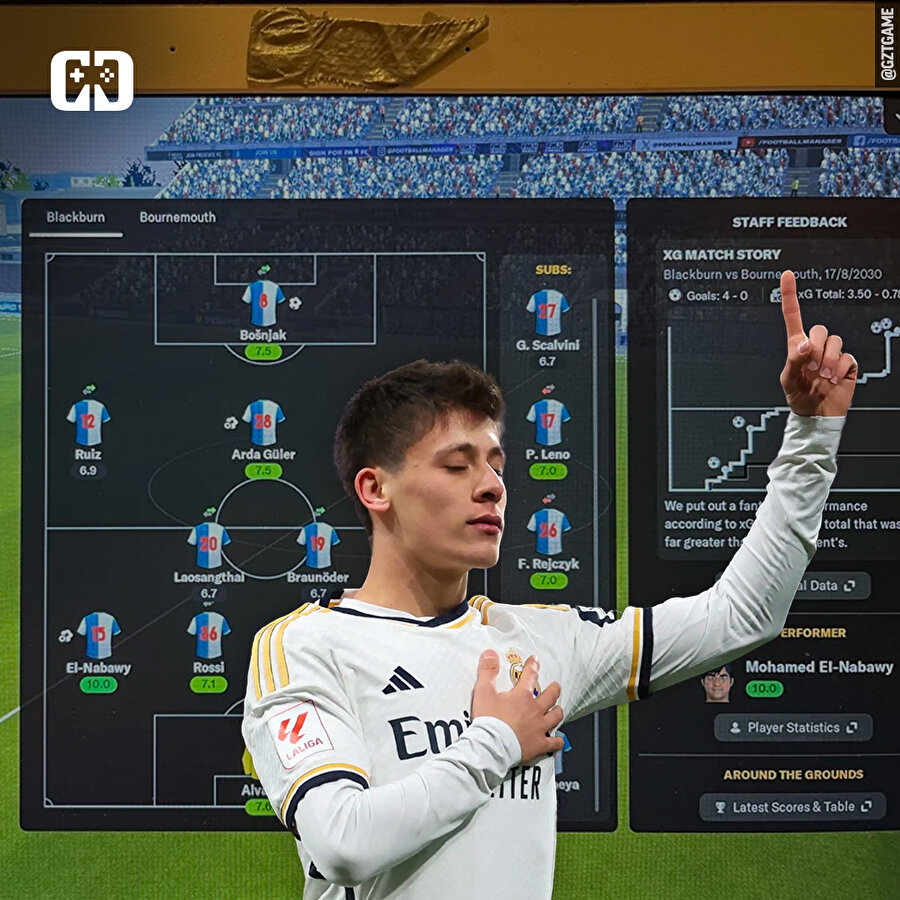
Task: Select Bošnjak's number 8 shirt
Action: (263, 302)
